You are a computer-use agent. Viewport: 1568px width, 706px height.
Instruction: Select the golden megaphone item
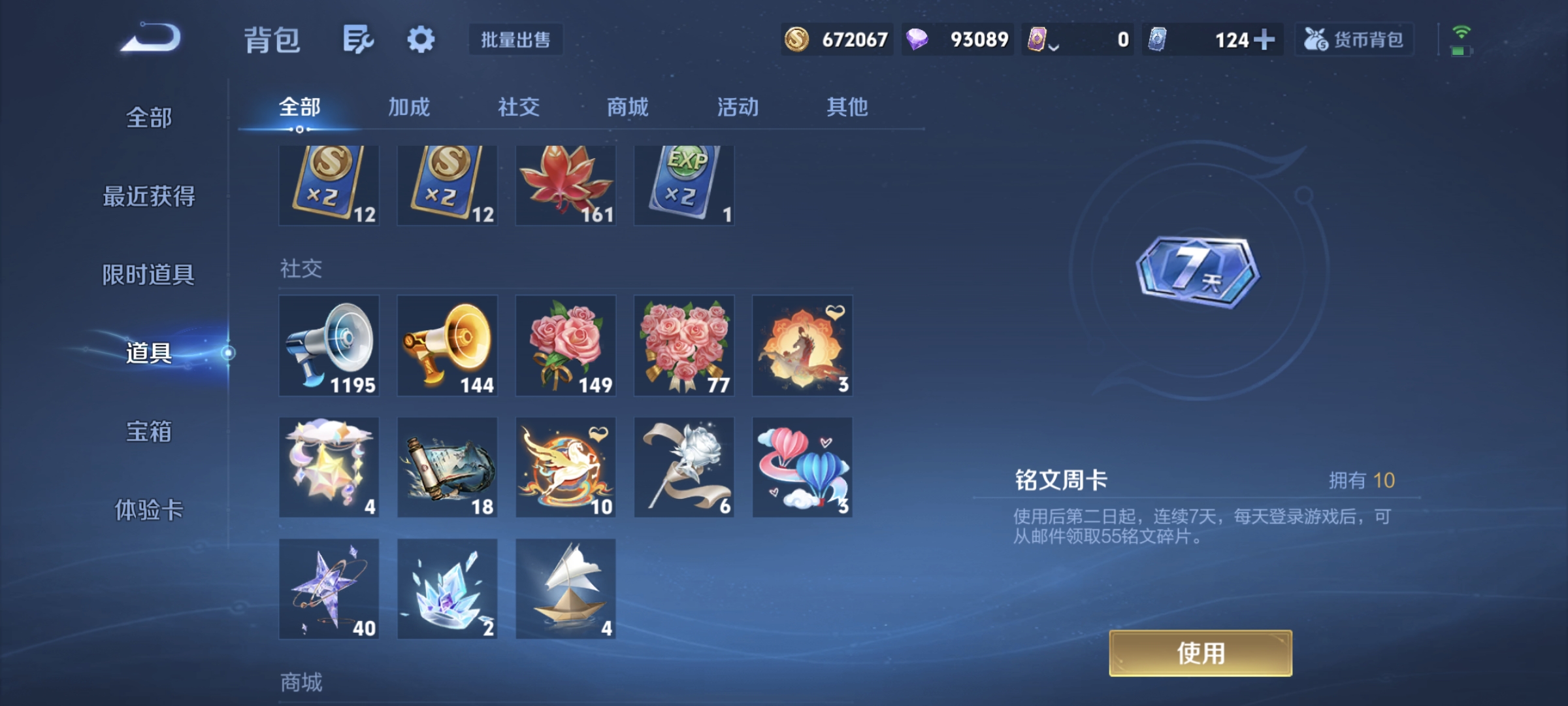coord(448,346)
